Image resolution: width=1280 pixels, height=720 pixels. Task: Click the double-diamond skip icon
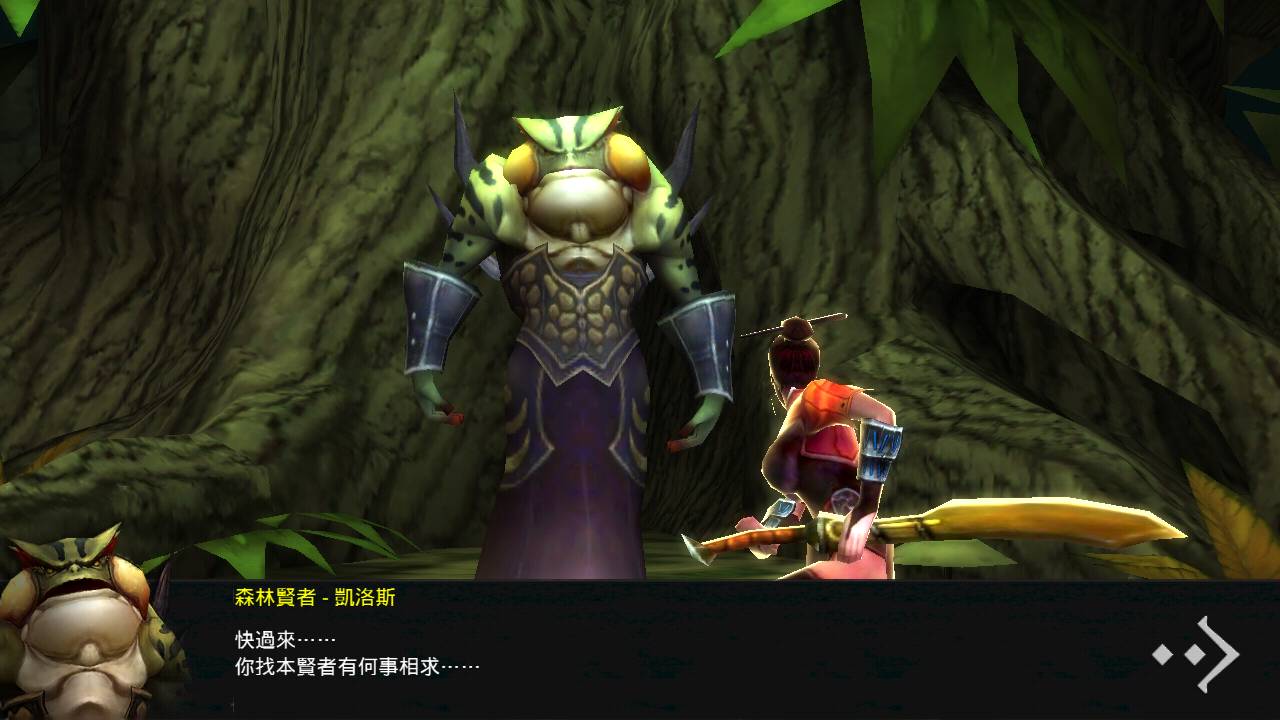[1178, 657]
